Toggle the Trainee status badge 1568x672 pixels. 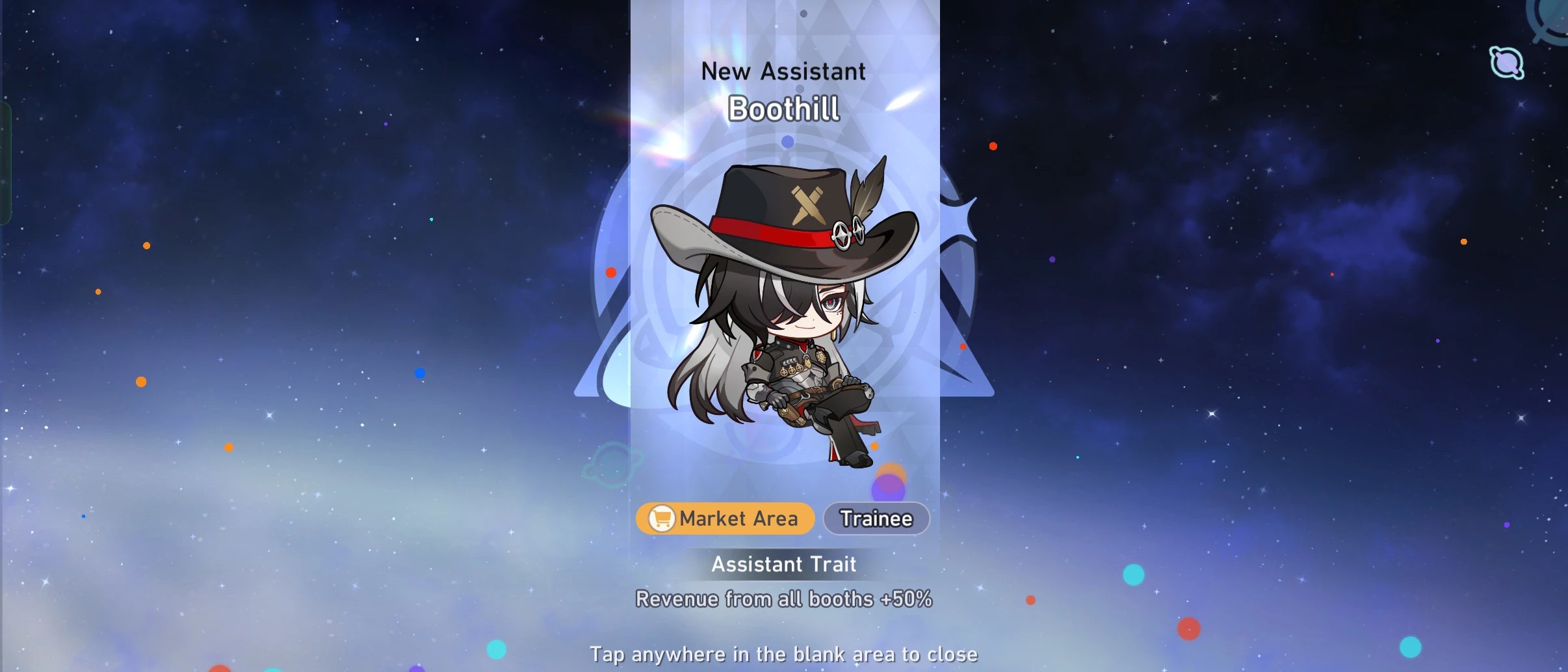[876, 518]
